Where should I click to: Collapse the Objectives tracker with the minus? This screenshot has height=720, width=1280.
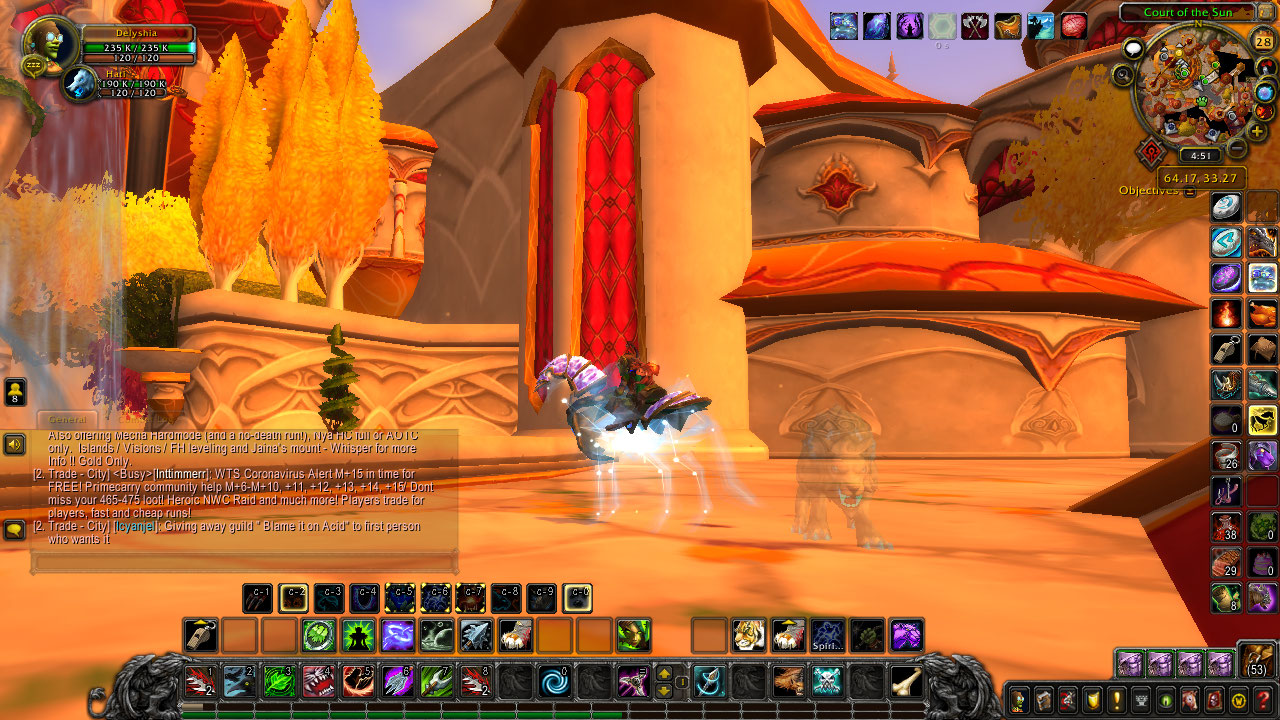[x=1190, y=192]
